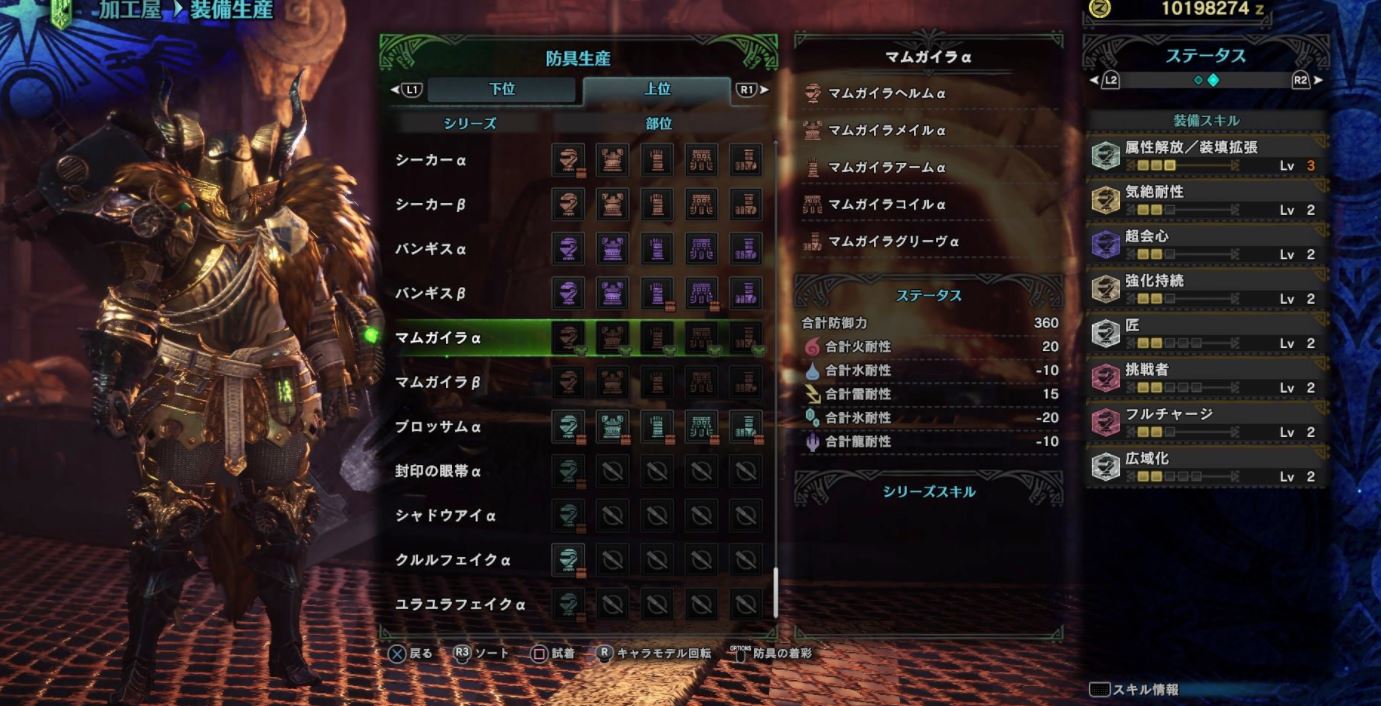
Task: Choose マムガイラグリーヴα leg armor
Action: coord(893,241)
